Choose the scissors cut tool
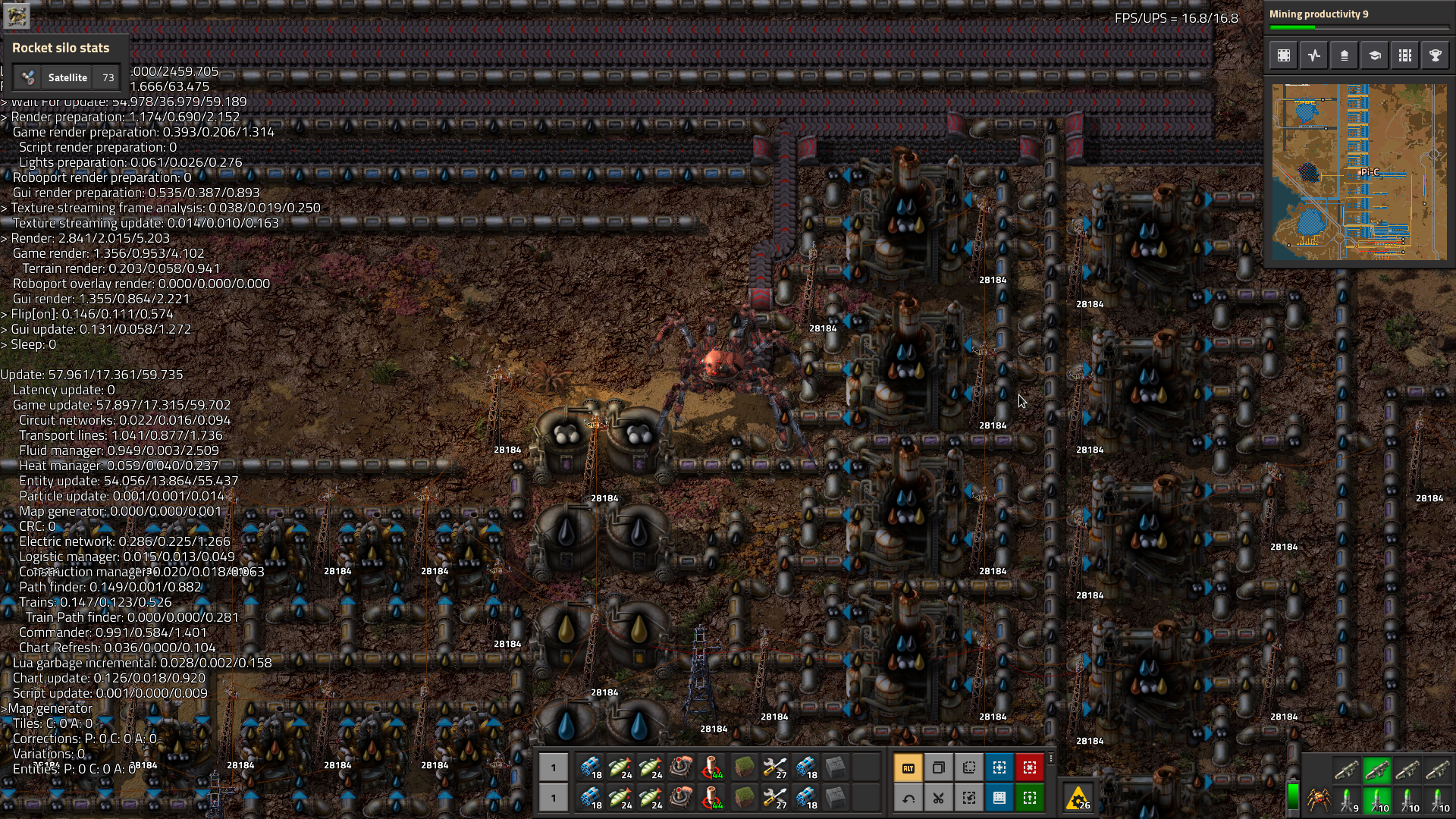1456x819 pixels. 938,798
